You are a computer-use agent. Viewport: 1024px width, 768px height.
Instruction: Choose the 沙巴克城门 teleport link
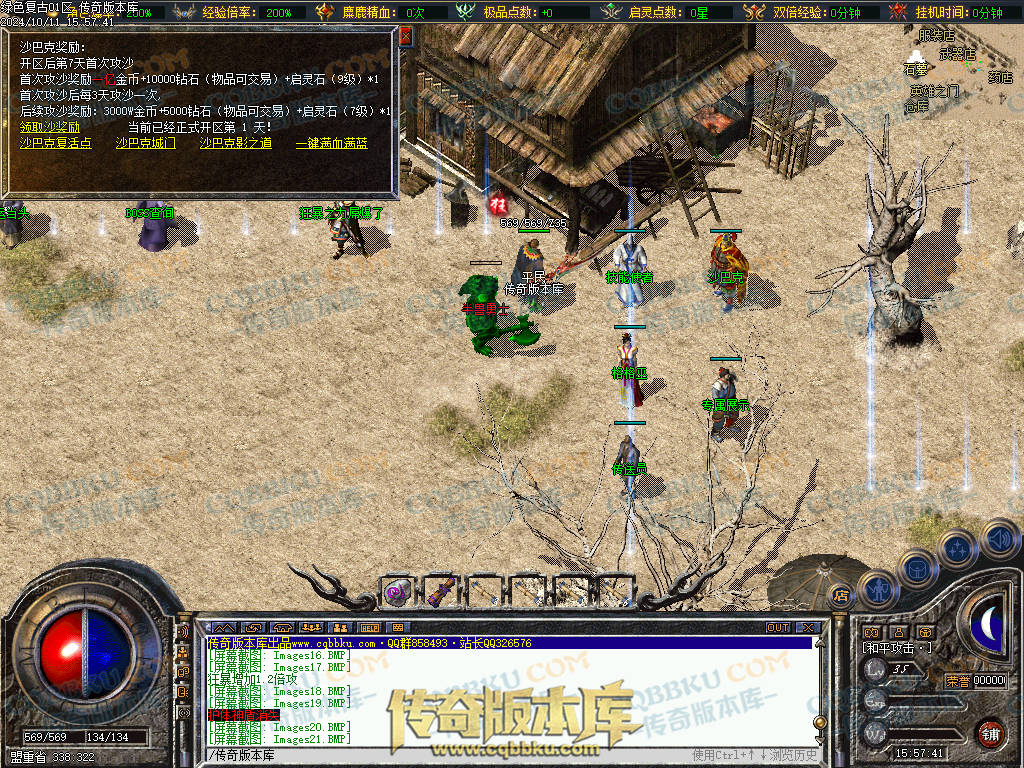[145, 143]
